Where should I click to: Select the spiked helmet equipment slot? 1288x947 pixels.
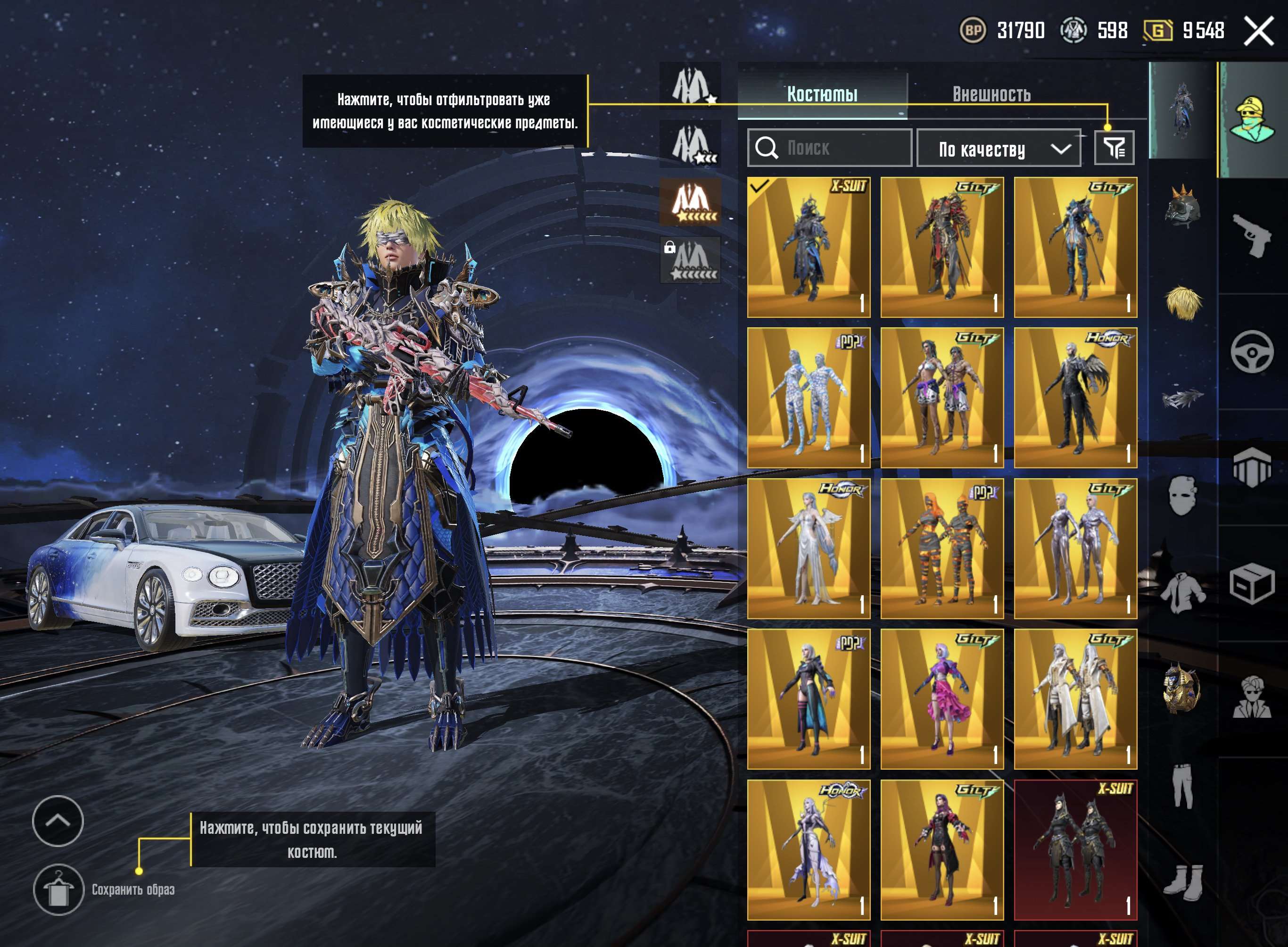click(x=1182, y=207)
